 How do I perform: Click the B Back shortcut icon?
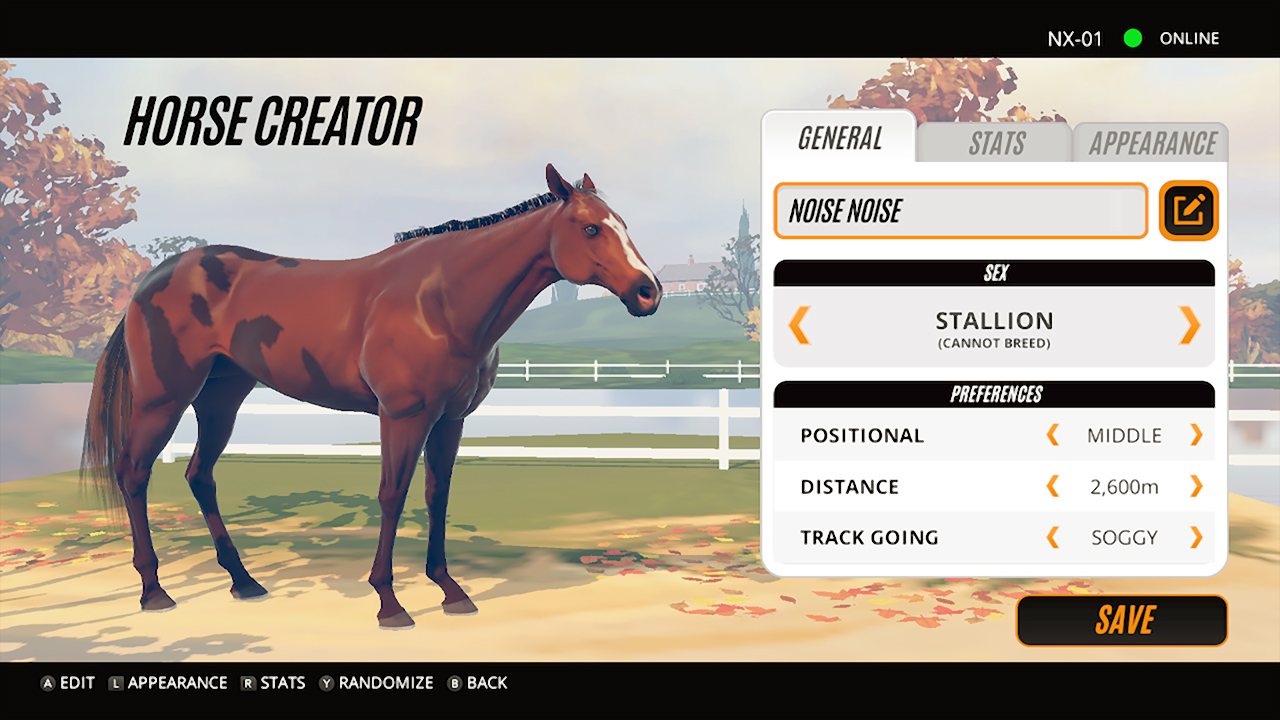coord(456,683)
